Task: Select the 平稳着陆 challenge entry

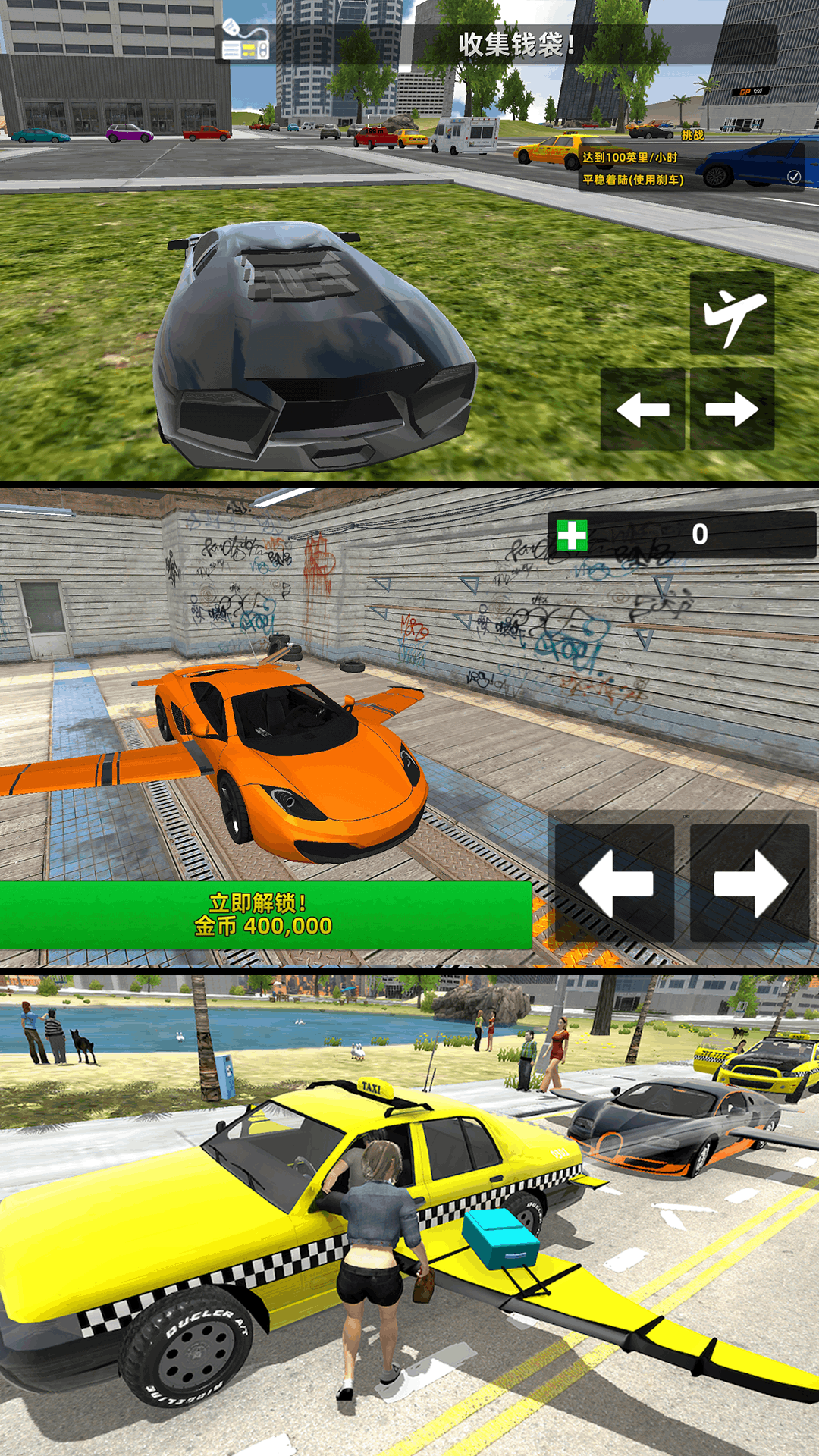Action: [x=634, y=180]
